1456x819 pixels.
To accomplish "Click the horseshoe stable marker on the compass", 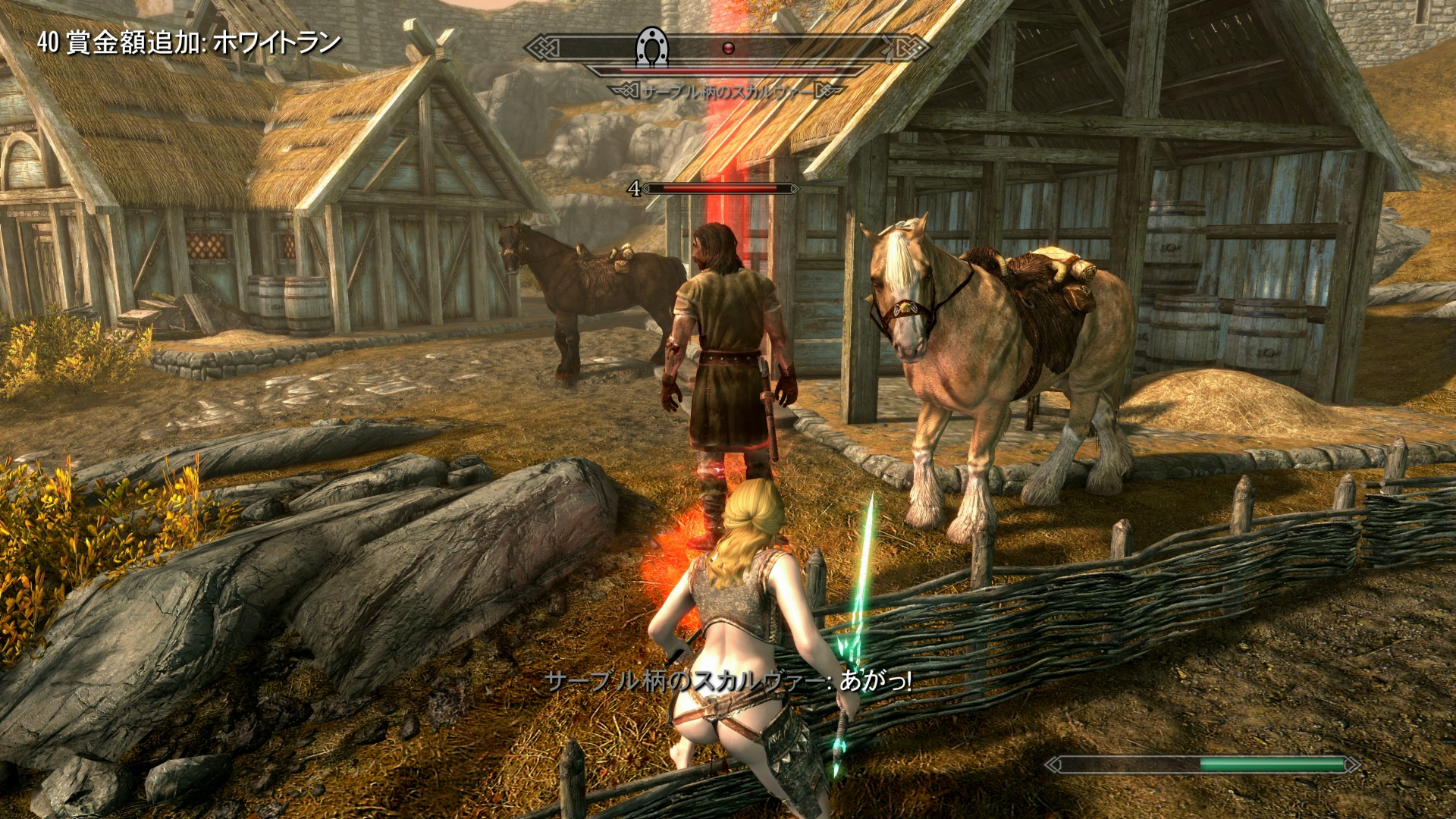I will pyautogui.click(x=651, y=48).
